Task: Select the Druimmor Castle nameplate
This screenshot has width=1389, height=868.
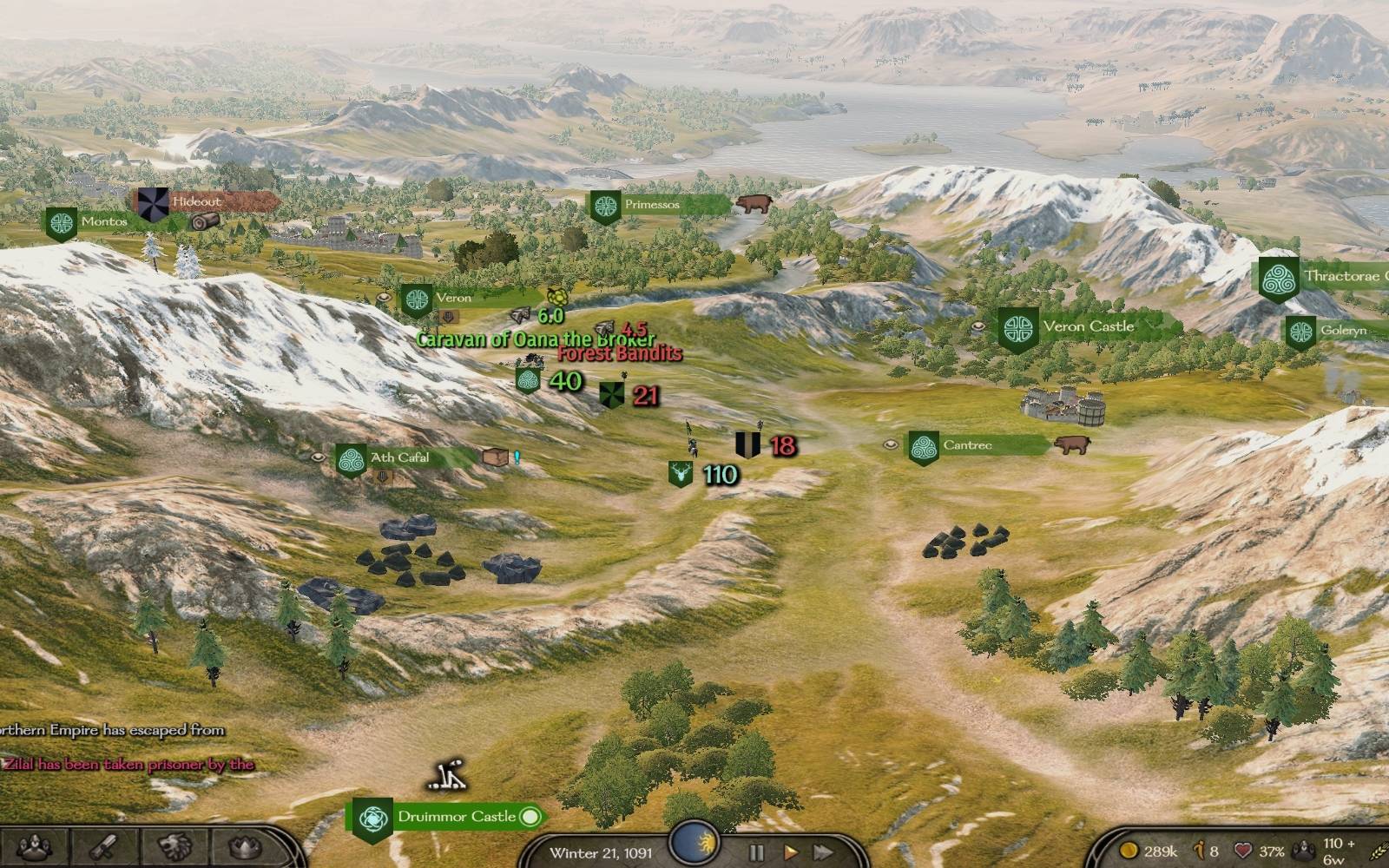Action: tap(456, 817)
